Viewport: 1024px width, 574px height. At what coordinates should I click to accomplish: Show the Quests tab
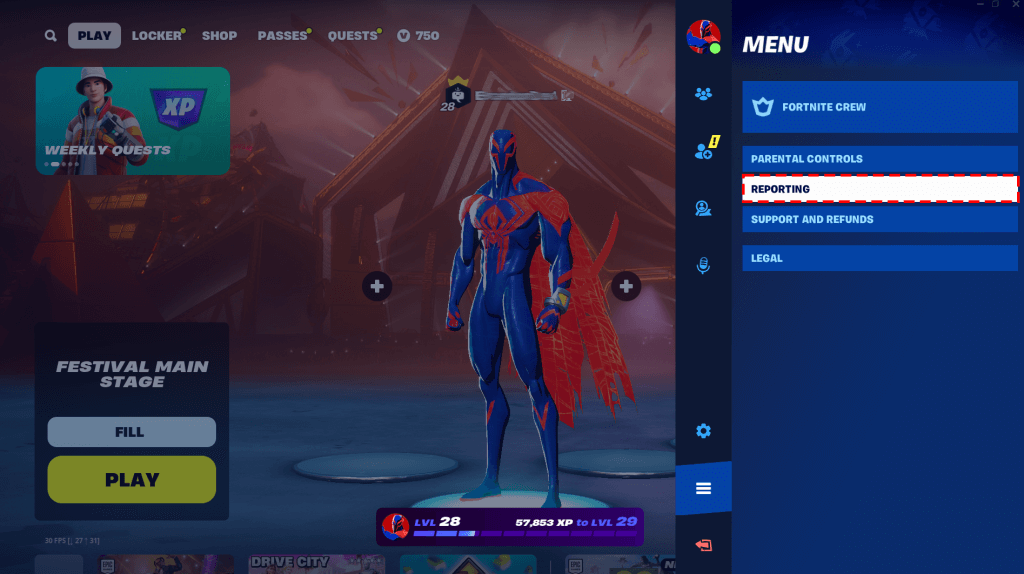pyautogui.click(x=352, y=36)
